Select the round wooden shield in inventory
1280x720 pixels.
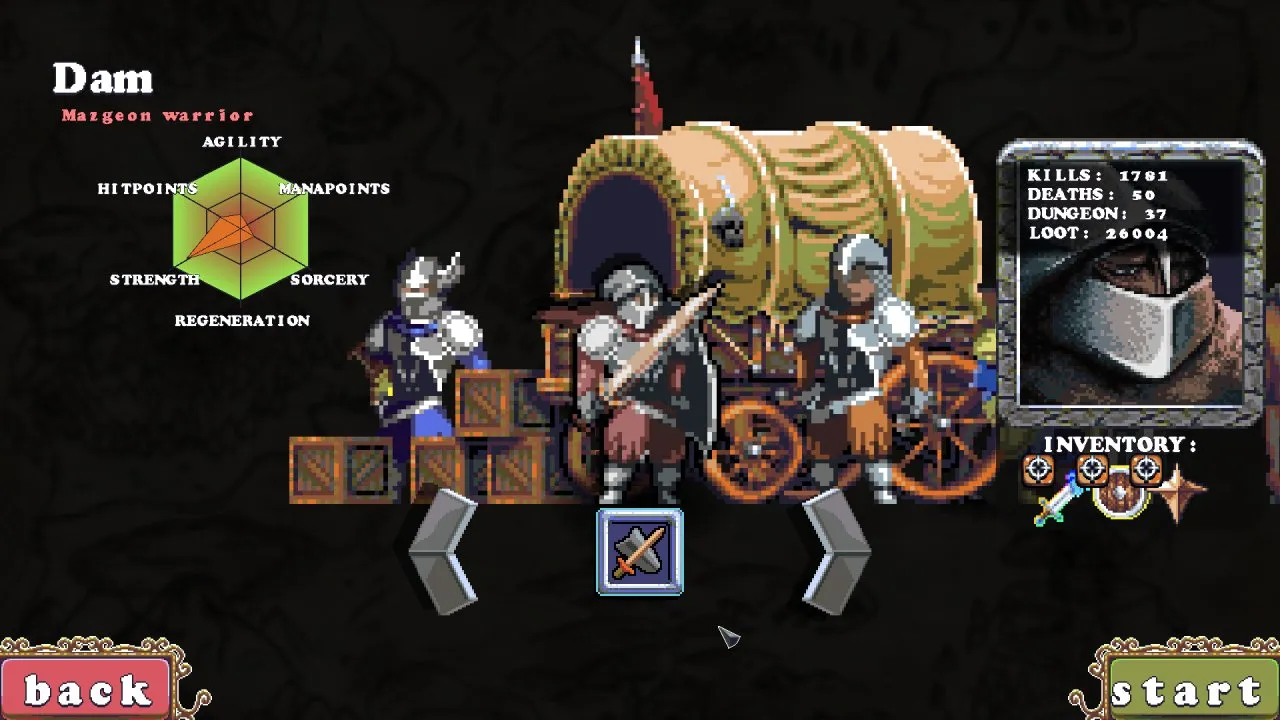[x=1118, y=494]
